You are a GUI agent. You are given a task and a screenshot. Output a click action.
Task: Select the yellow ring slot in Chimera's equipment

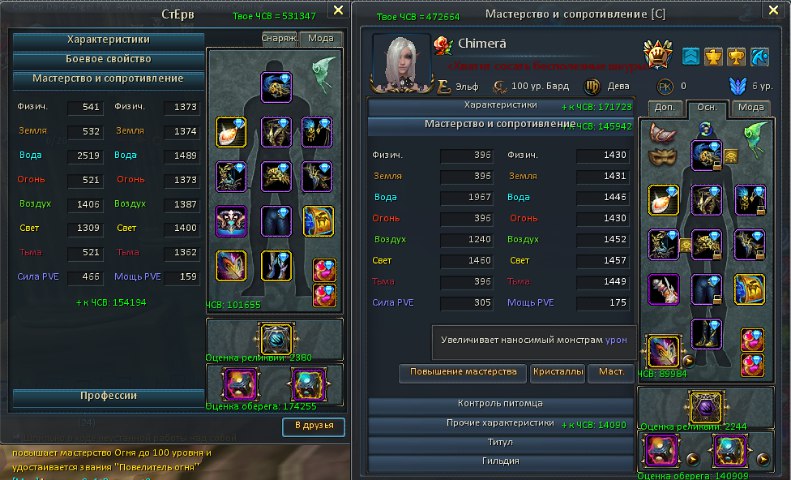click(x=662, y=199)
